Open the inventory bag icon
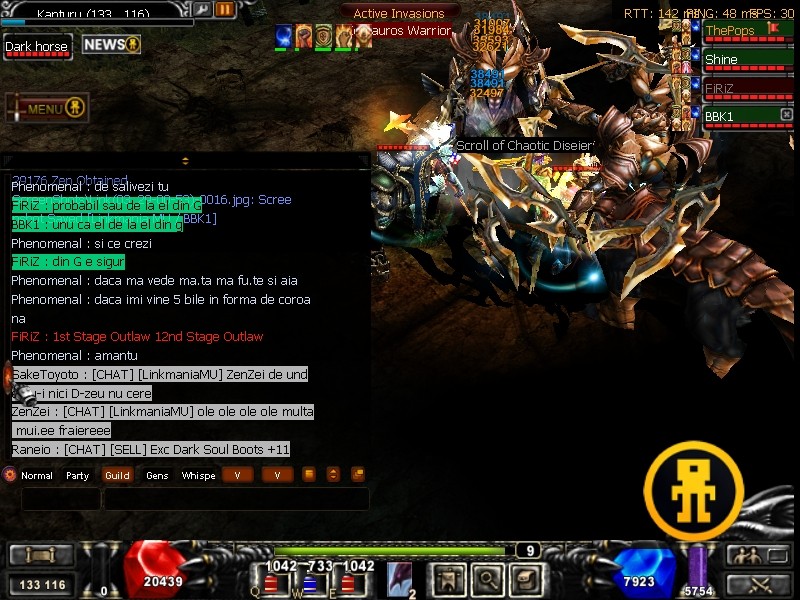Viewport: 800px width, 600px height. (525, 579)
